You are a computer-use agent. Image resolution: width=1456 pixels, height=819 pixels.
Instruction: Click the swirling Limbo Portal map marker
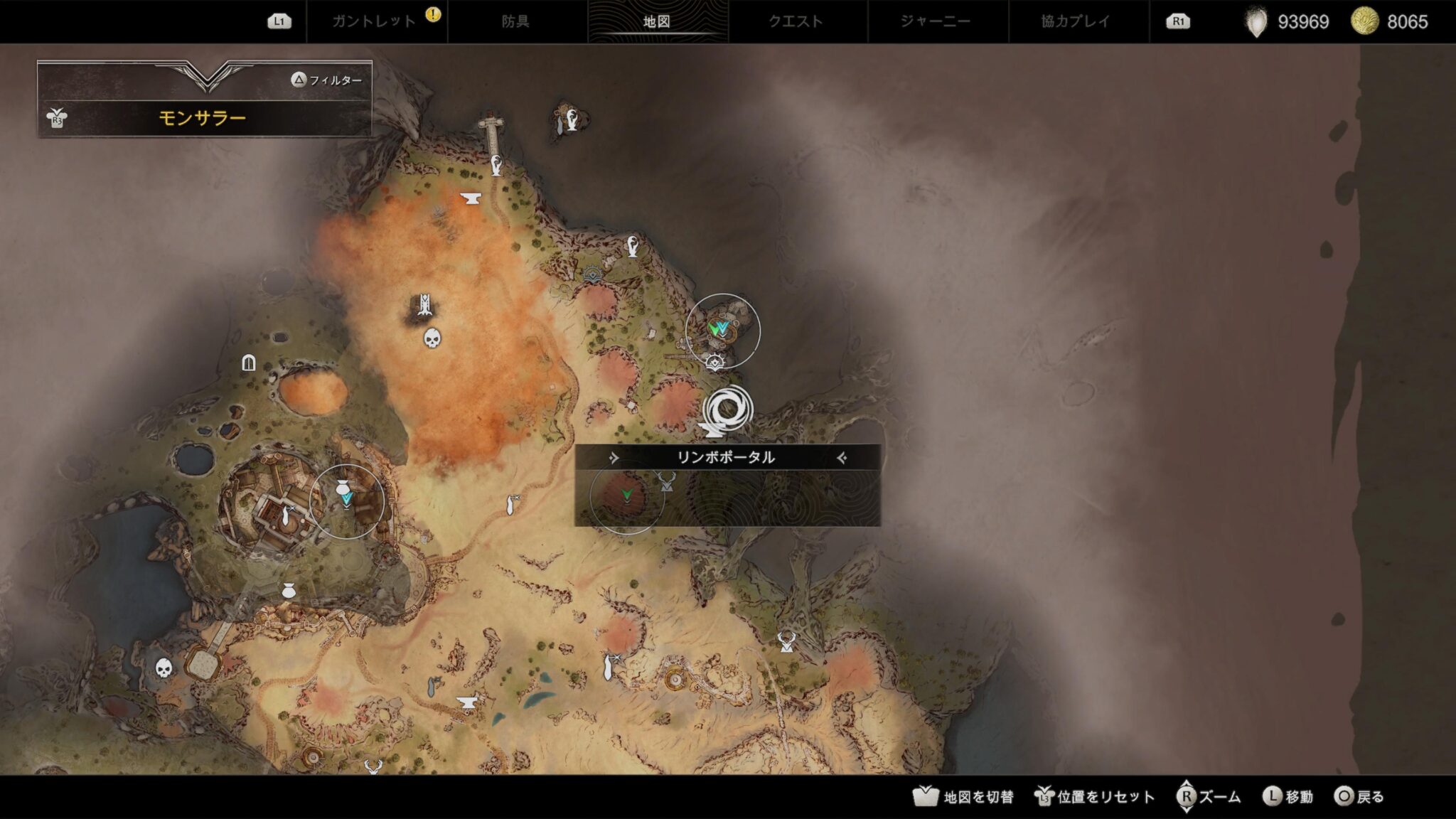click(727, 410)
